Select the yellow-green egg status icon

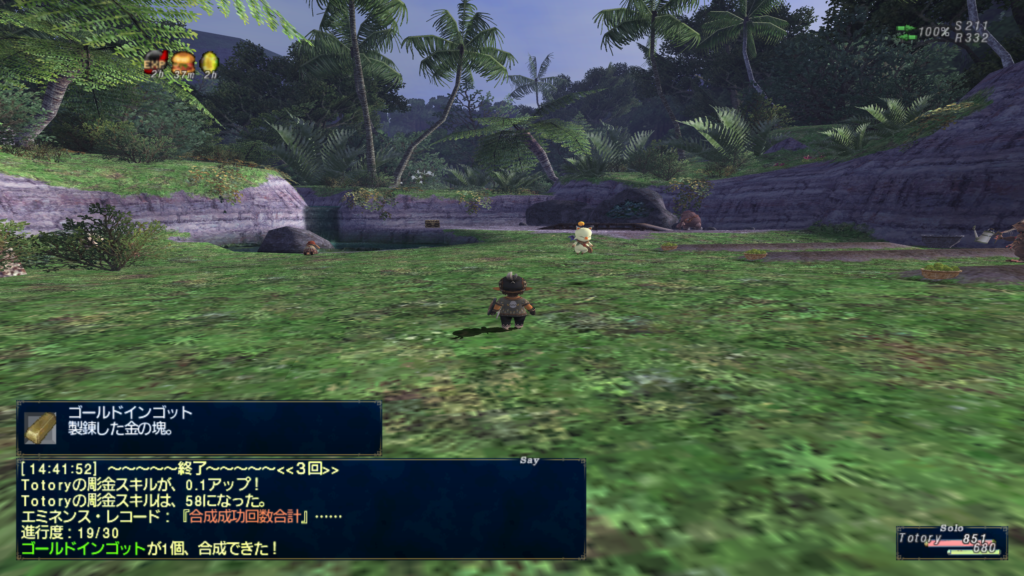coord(209,61)
